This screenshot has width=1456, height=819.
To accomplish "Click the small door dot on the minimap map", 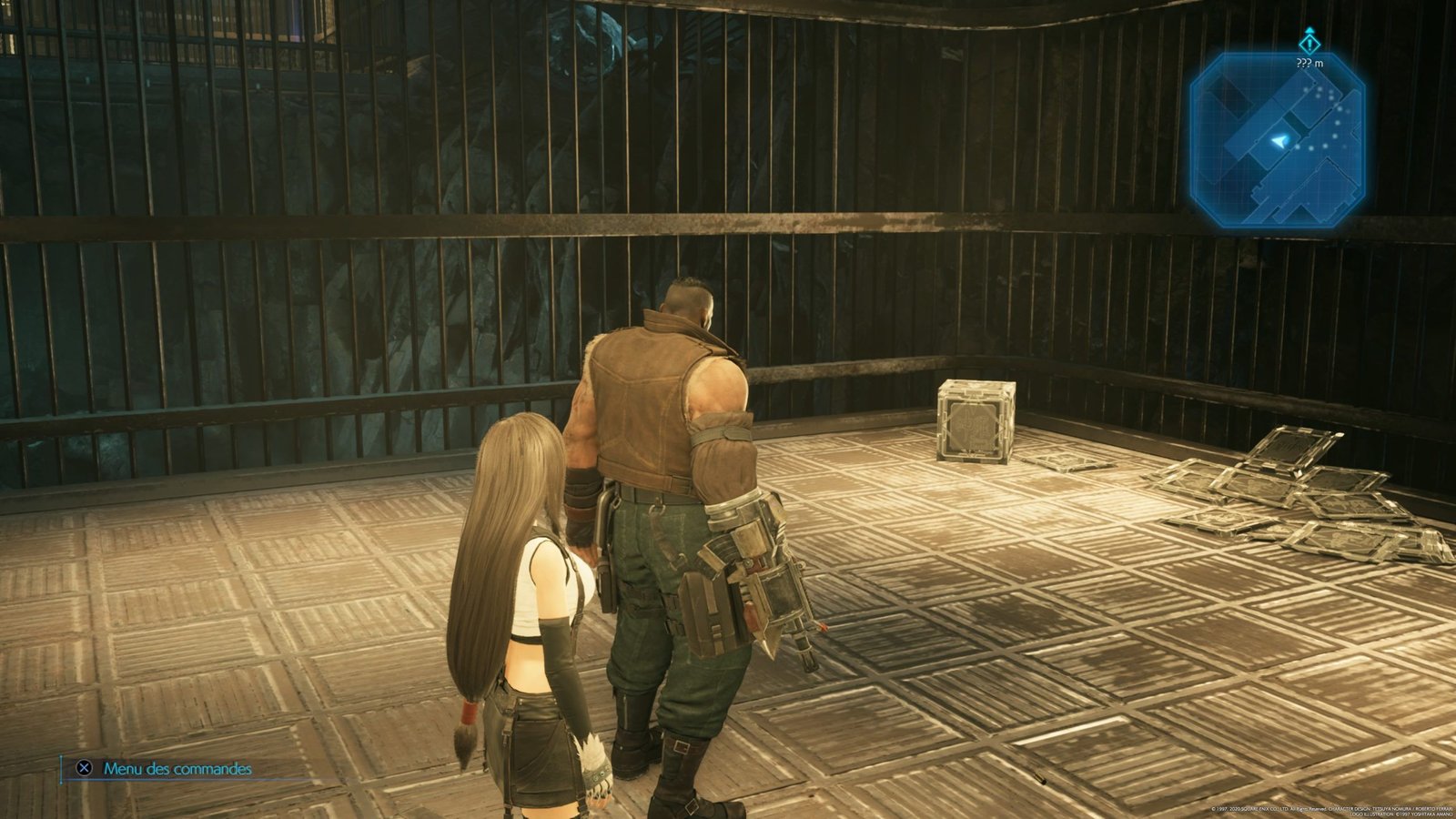I will click(x=1256, y=141).
